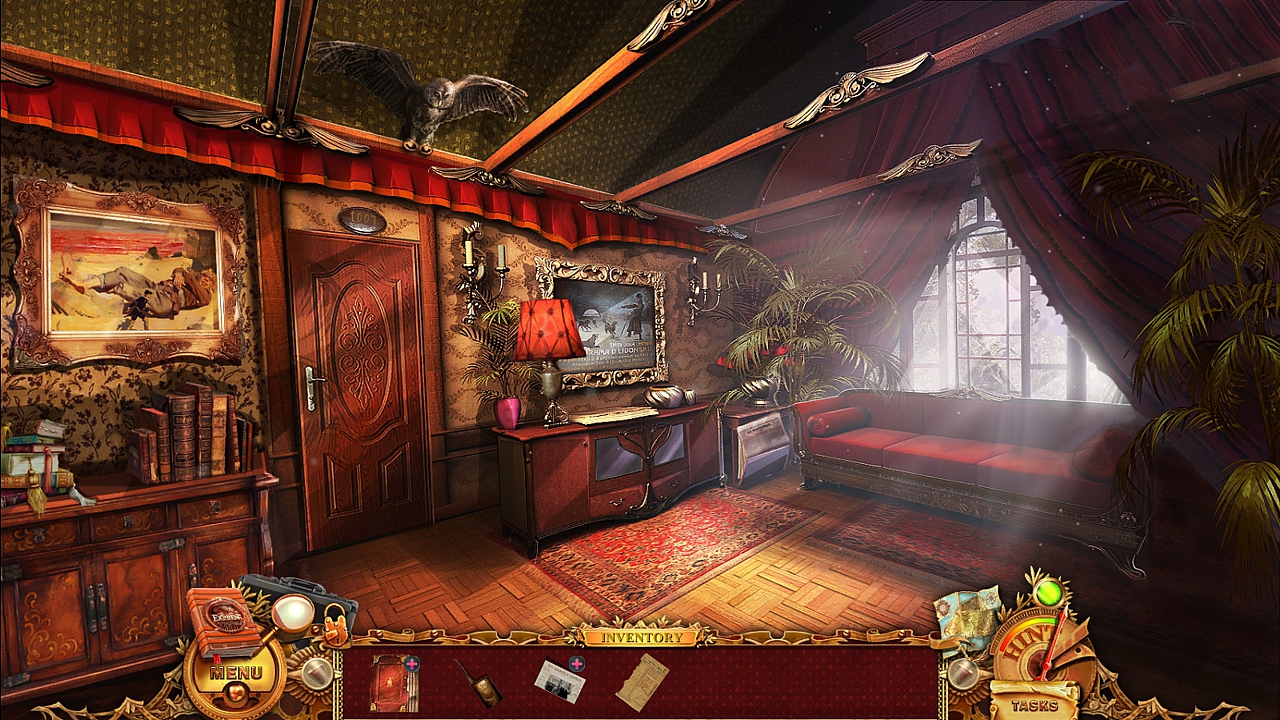
Task: Open the Menu button
Action: (x=236, y=673)
